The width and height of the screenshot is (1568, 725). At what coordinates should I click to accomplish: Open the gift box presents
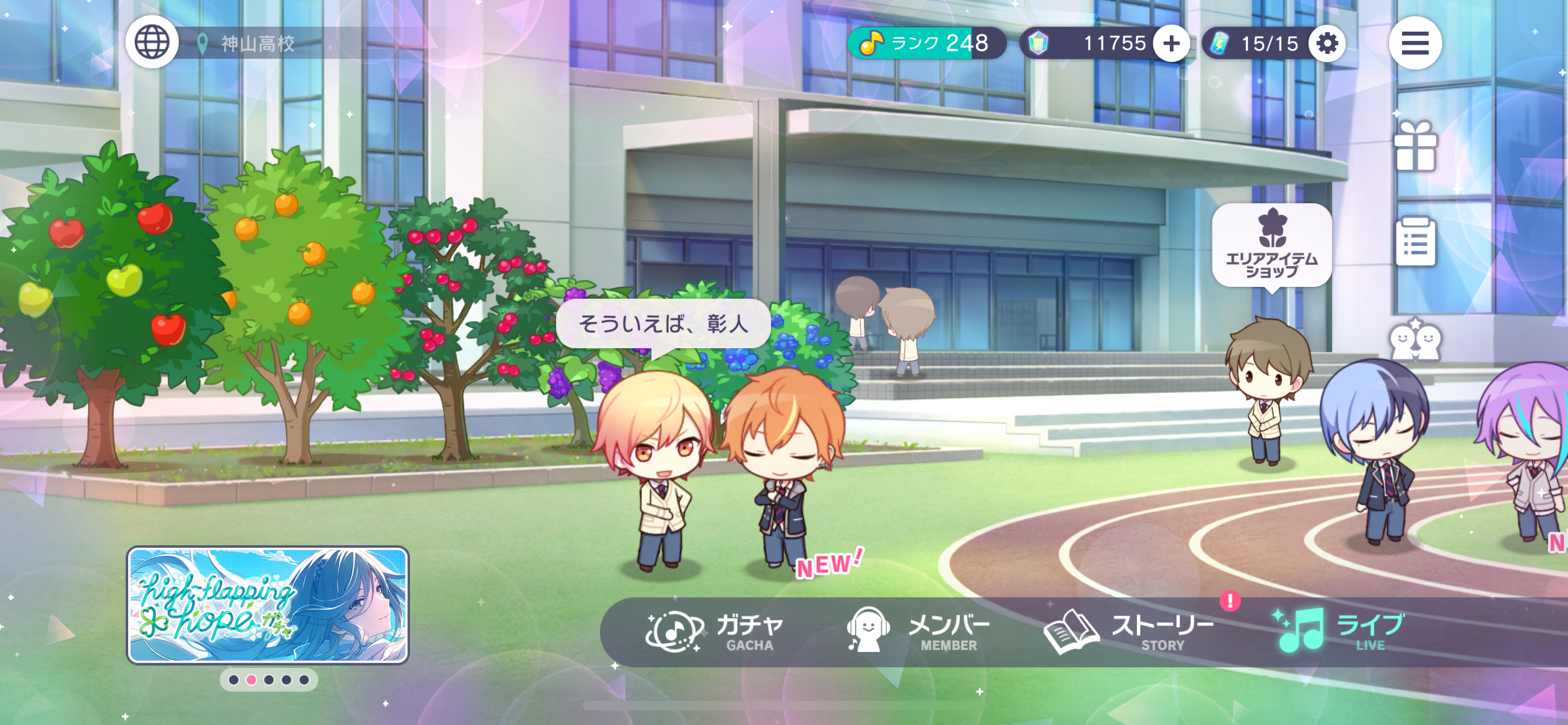click(x=1415, y=146)
